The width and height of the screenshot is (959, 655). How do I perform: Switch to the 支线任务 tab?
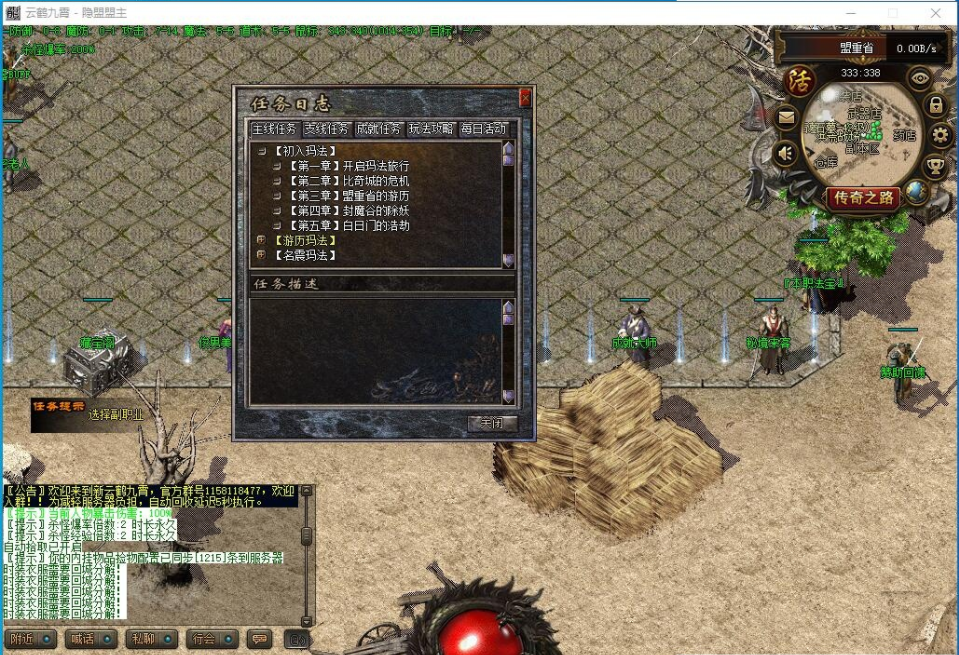click(327, 129)
